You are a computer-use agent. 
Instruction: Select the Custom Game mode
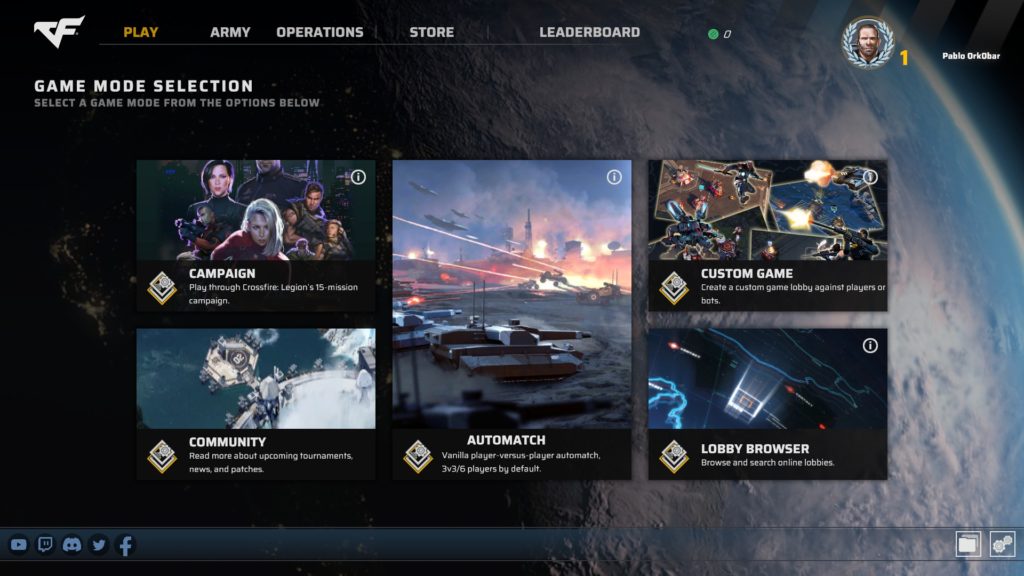pos(767,236)
